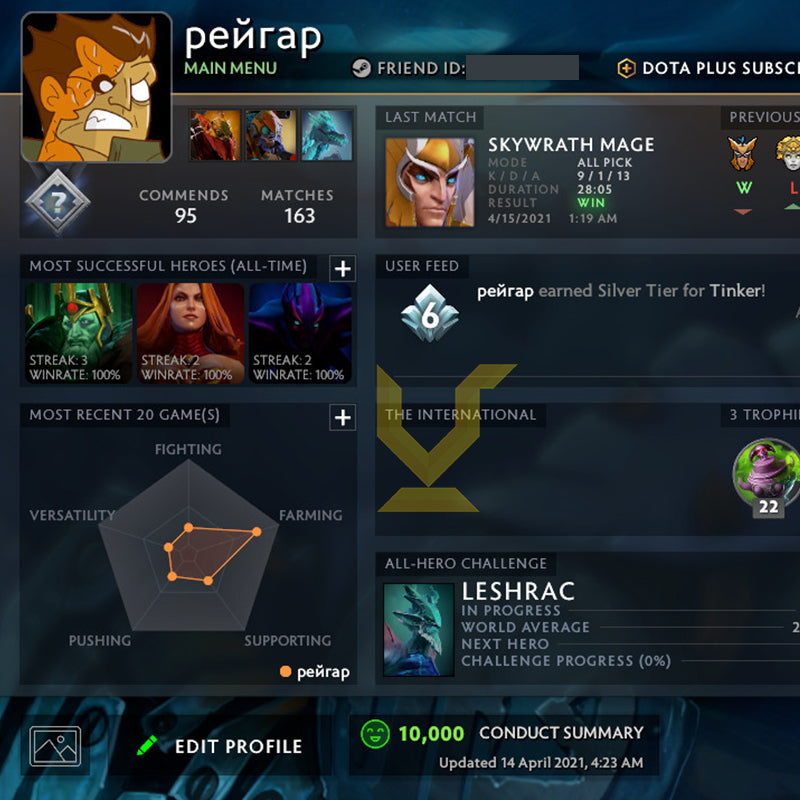The width and height of the screenshot is (800, 800).
Task: Return to the Main Menu
Action: tap(231, 68)
